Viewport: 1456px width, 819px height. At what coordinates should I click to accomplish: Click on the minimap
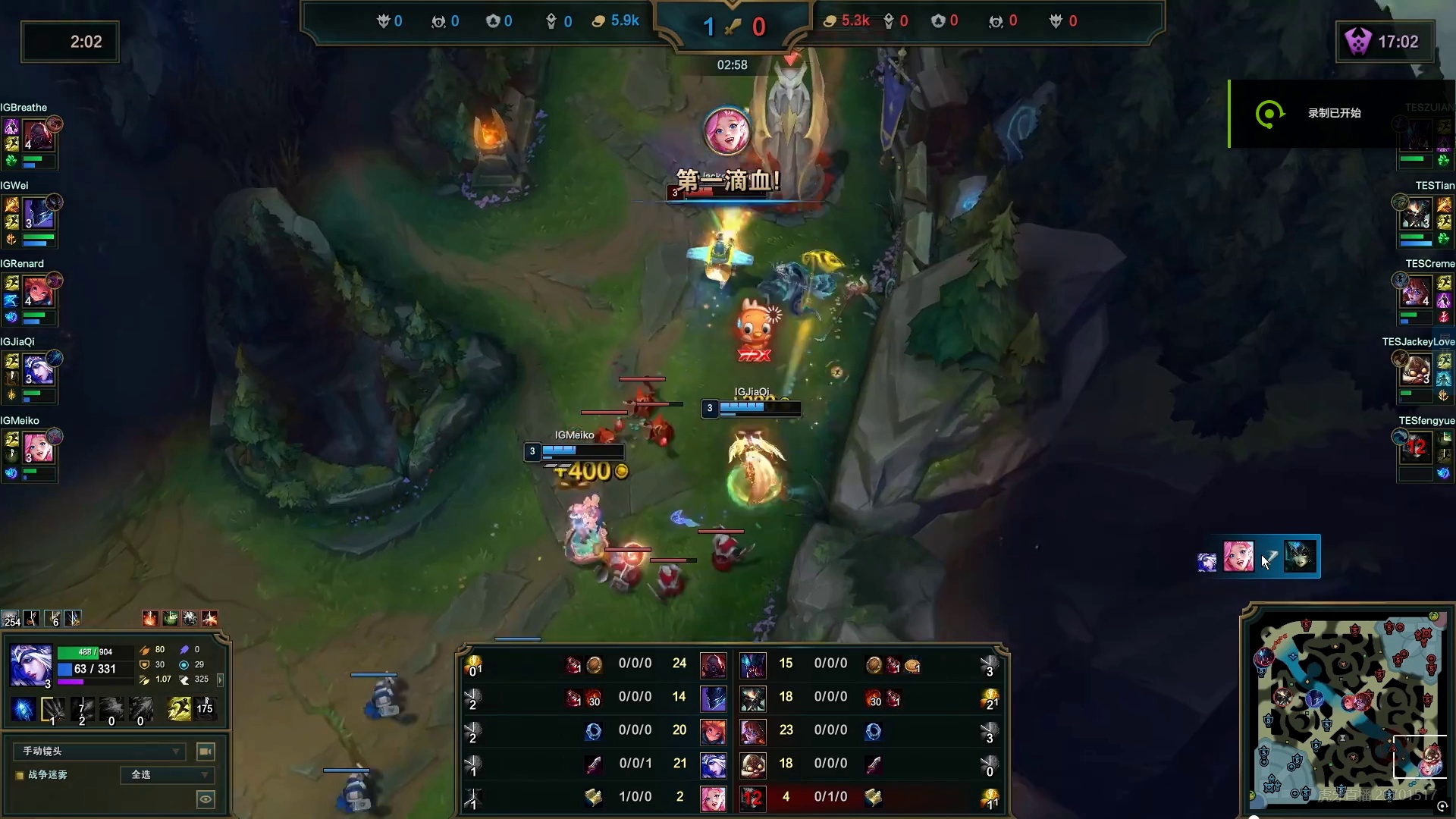pos(1348,709)
